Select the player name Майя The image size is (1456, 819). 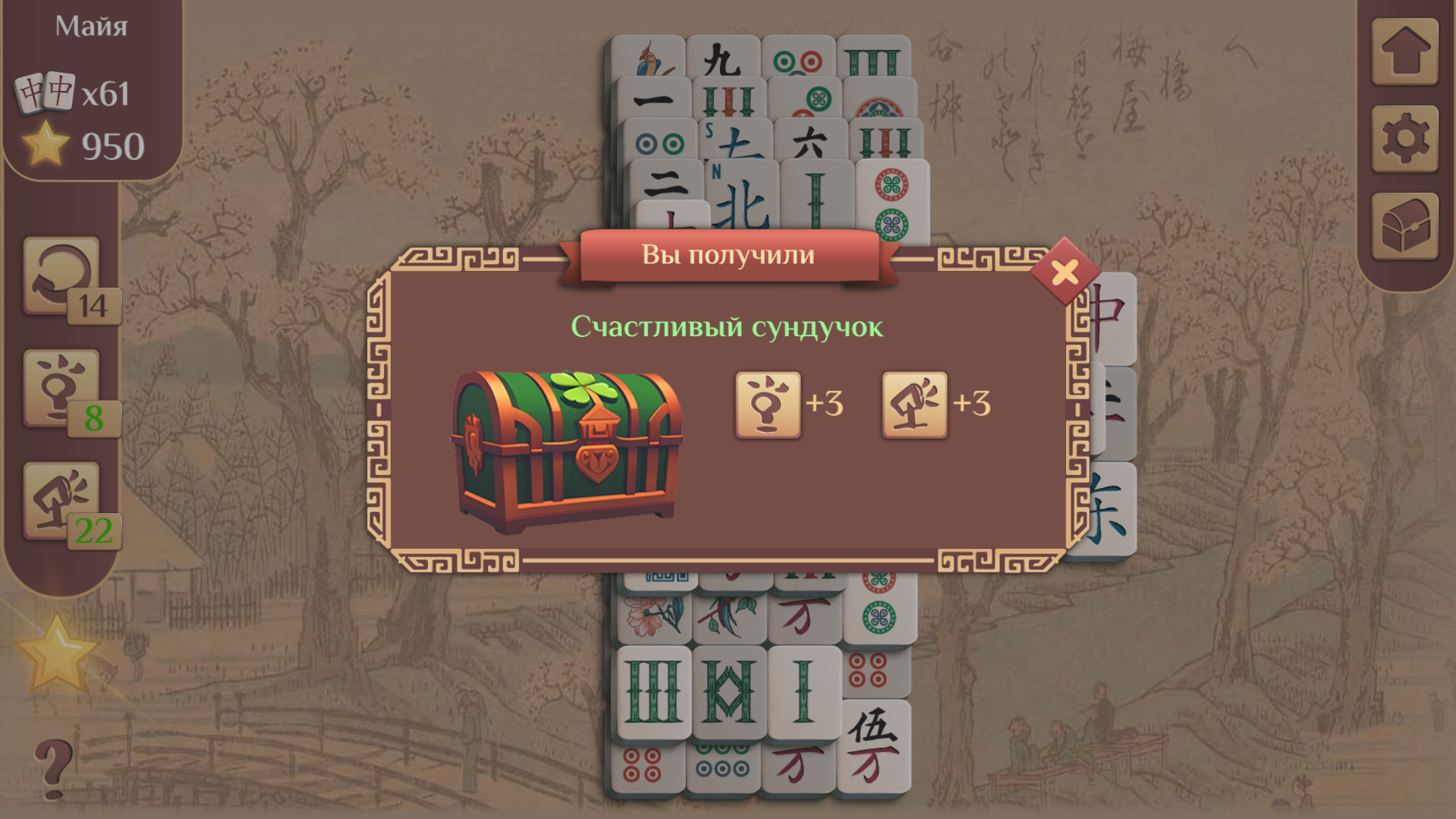[x=90, y=24]
